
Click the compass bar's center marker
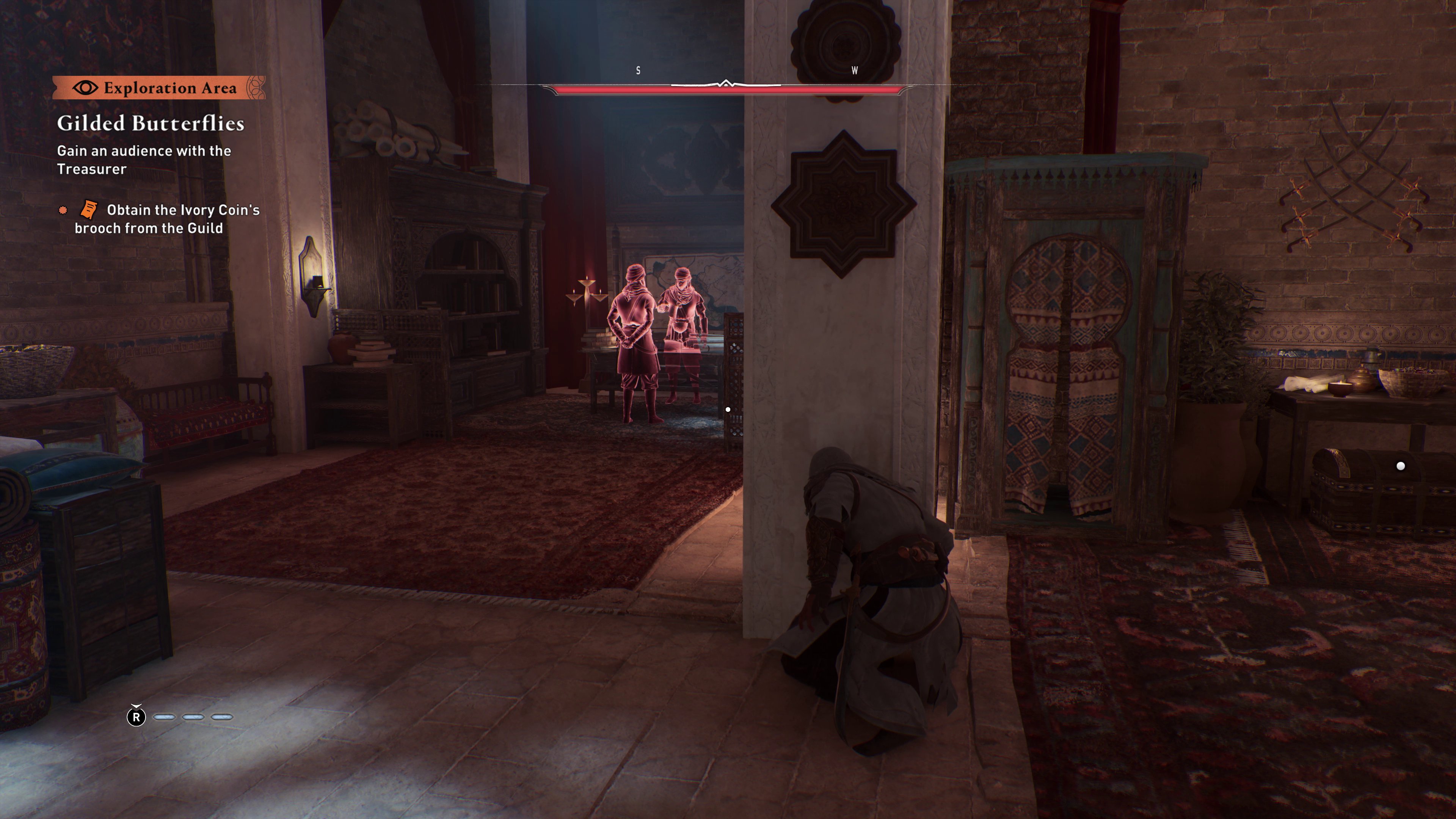point(726,84)
